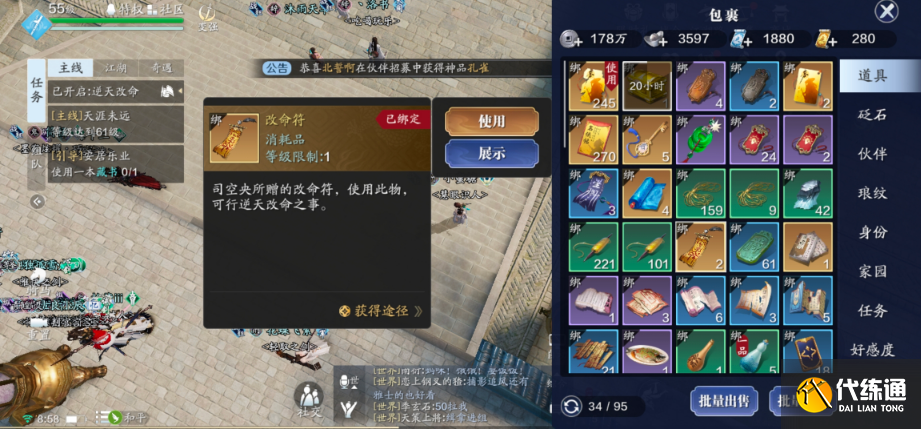Open the 引导 安居乐业 quest entry
This screenshot has height=429, width=921.
pyautogui.click(x=95, y=164)
